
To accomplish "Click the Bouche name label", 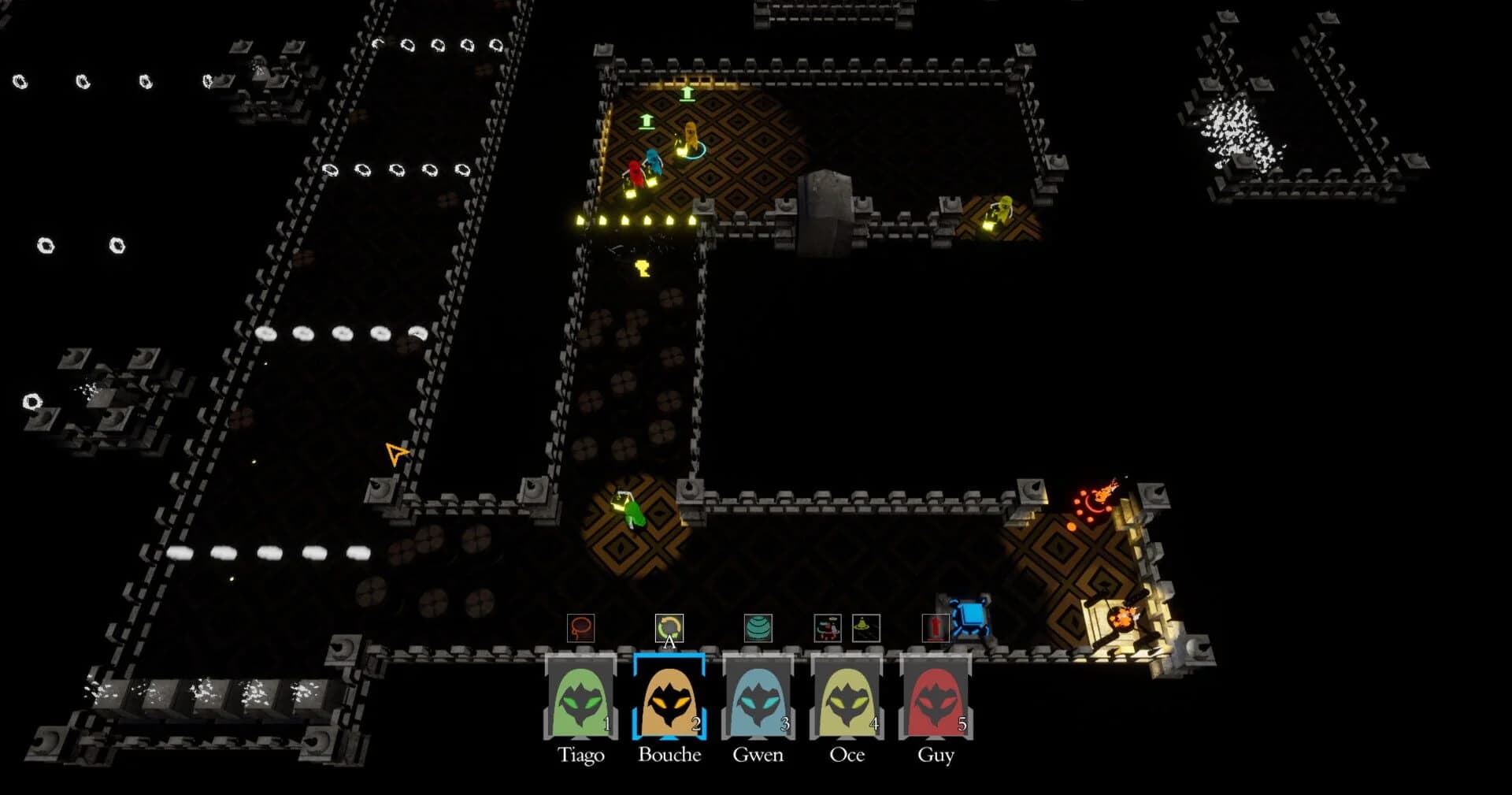I will pyautogui.click(x=669, y=754).
